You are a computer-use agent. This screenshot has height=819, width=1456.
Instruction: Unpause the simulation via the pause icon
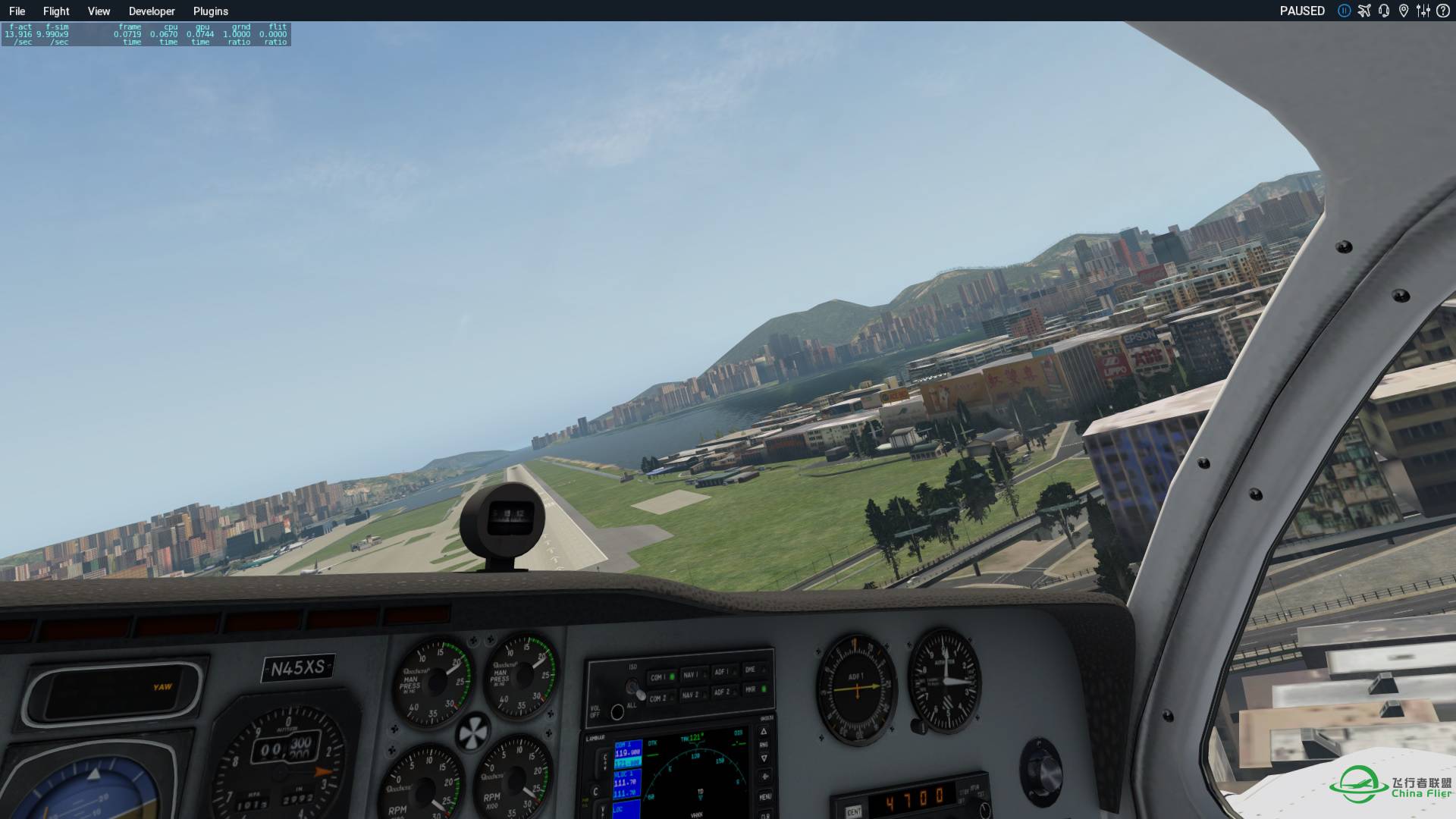coord(1345,11)
